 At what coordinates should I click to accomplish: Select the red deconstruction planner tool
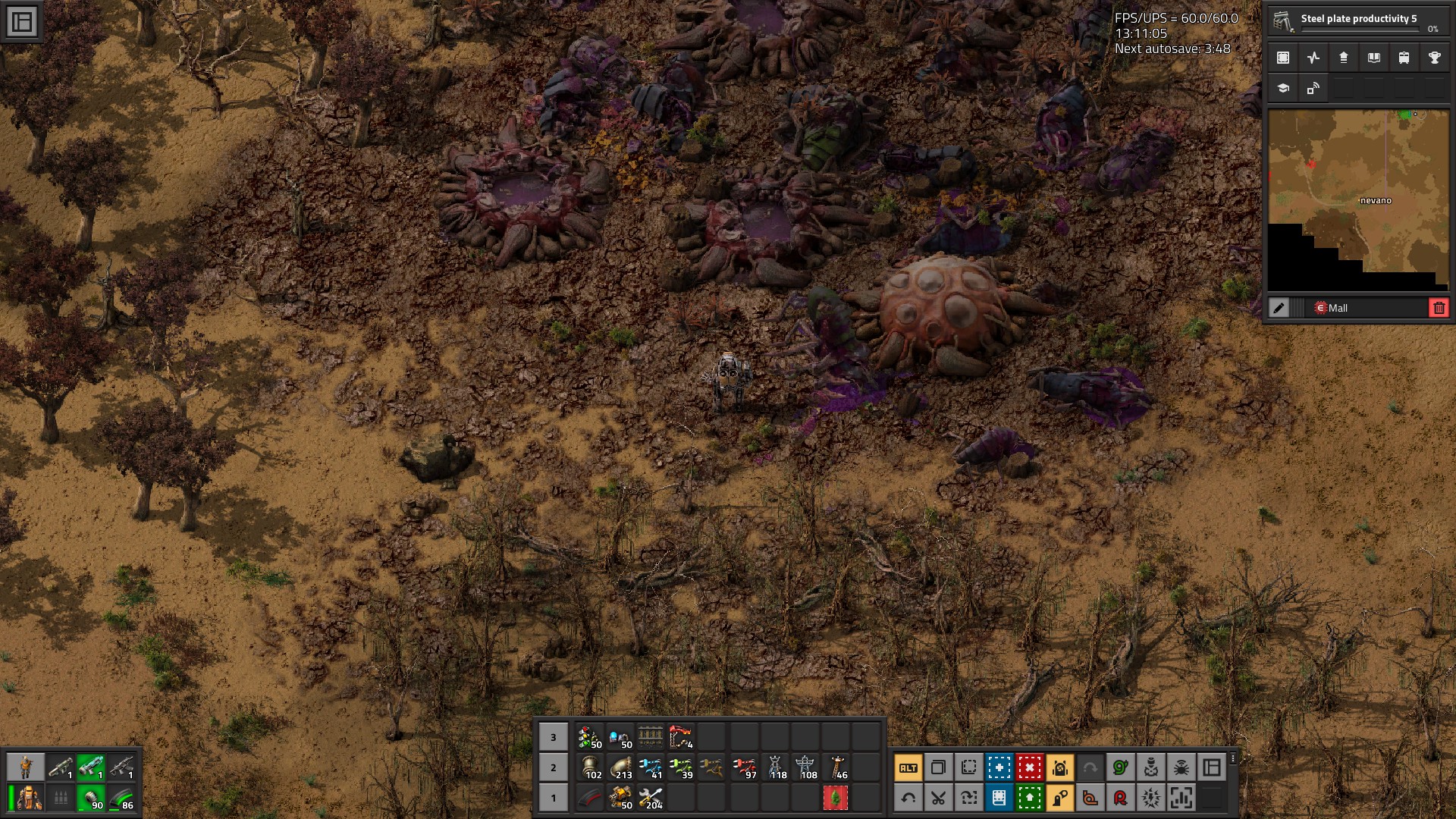[1029, 767]
